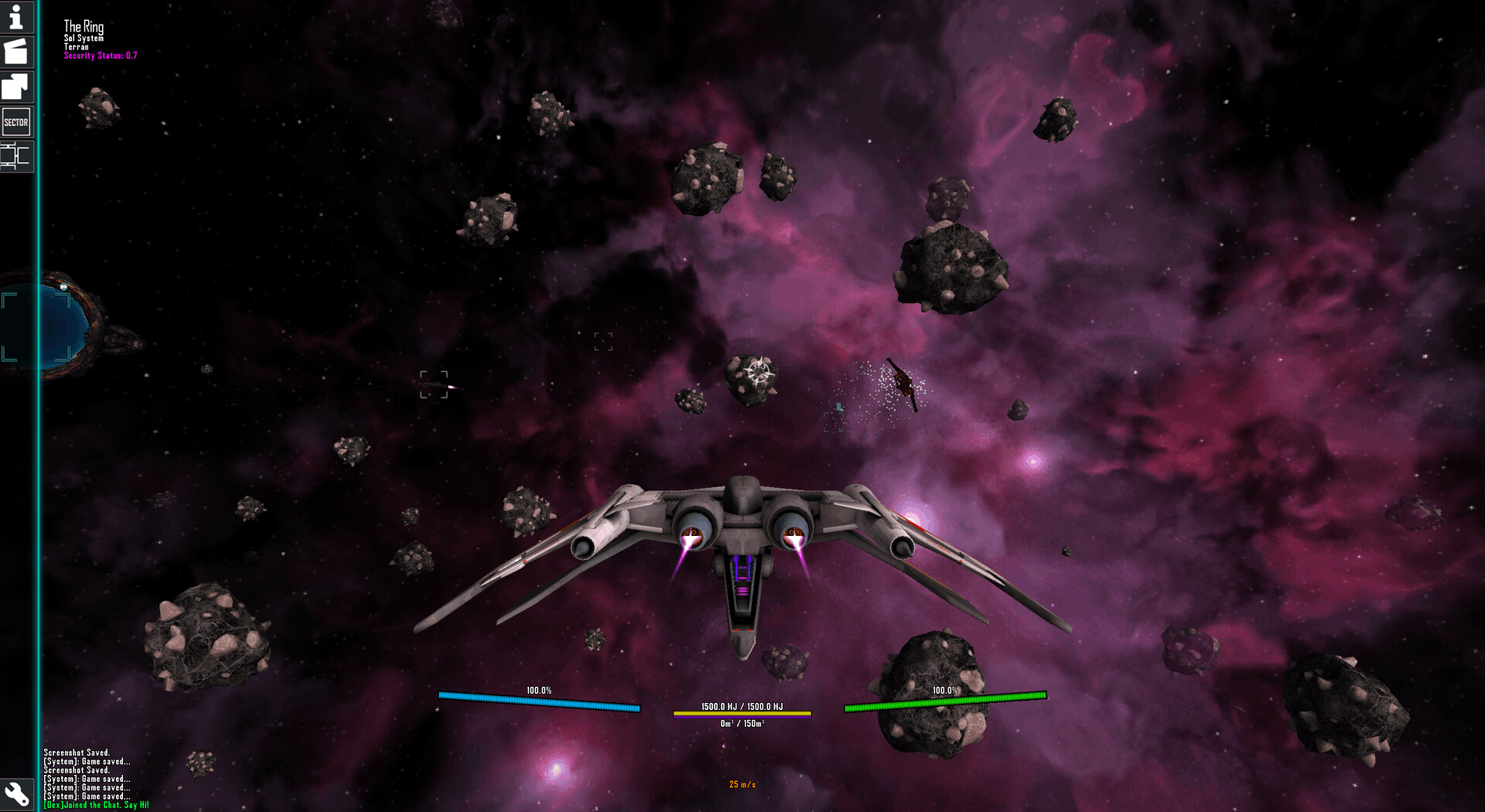Click the Security Status 0.7 text

point(101,56)
